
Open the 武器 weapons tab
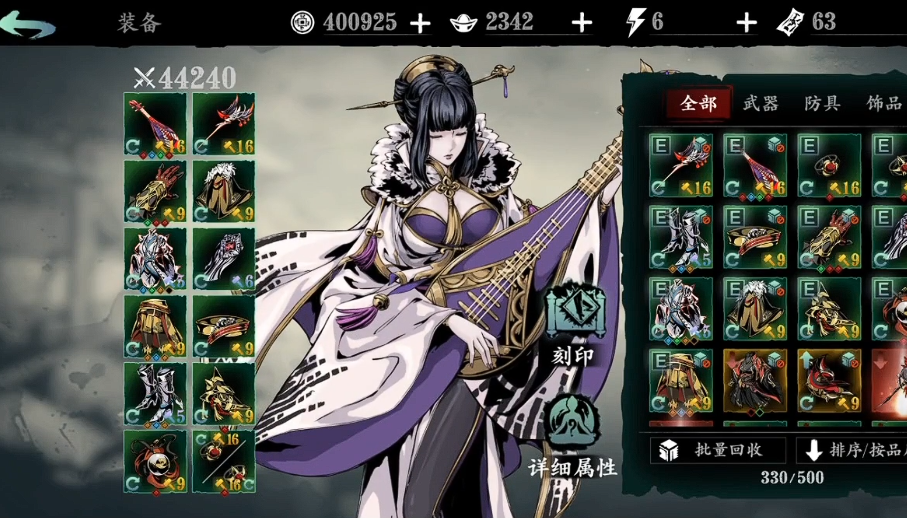click(761, 103)
